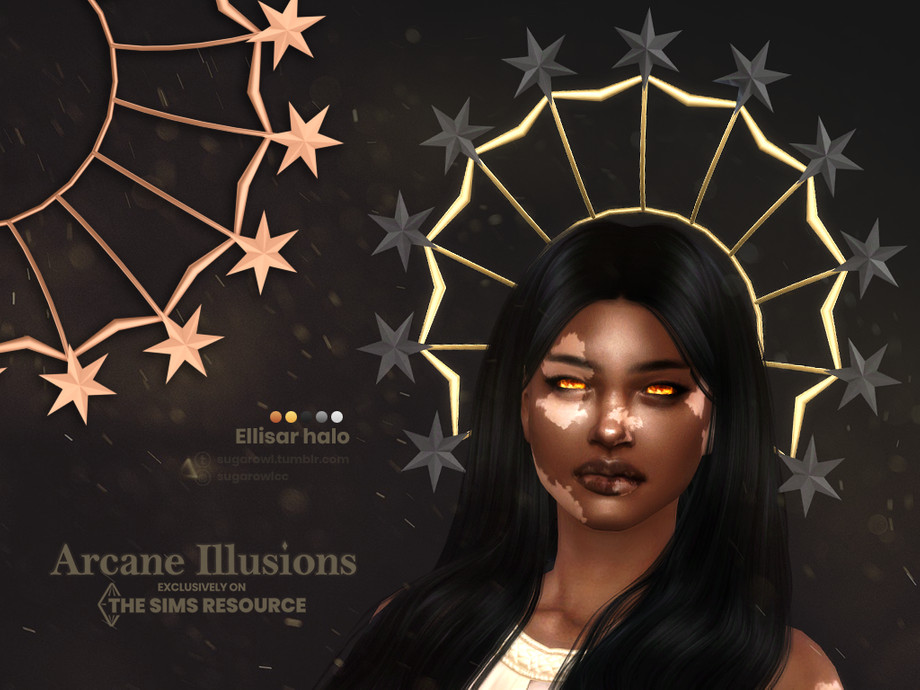Open the sugarowl.tumblr.com link
920x690 pixels.
(x=281, y=459)
